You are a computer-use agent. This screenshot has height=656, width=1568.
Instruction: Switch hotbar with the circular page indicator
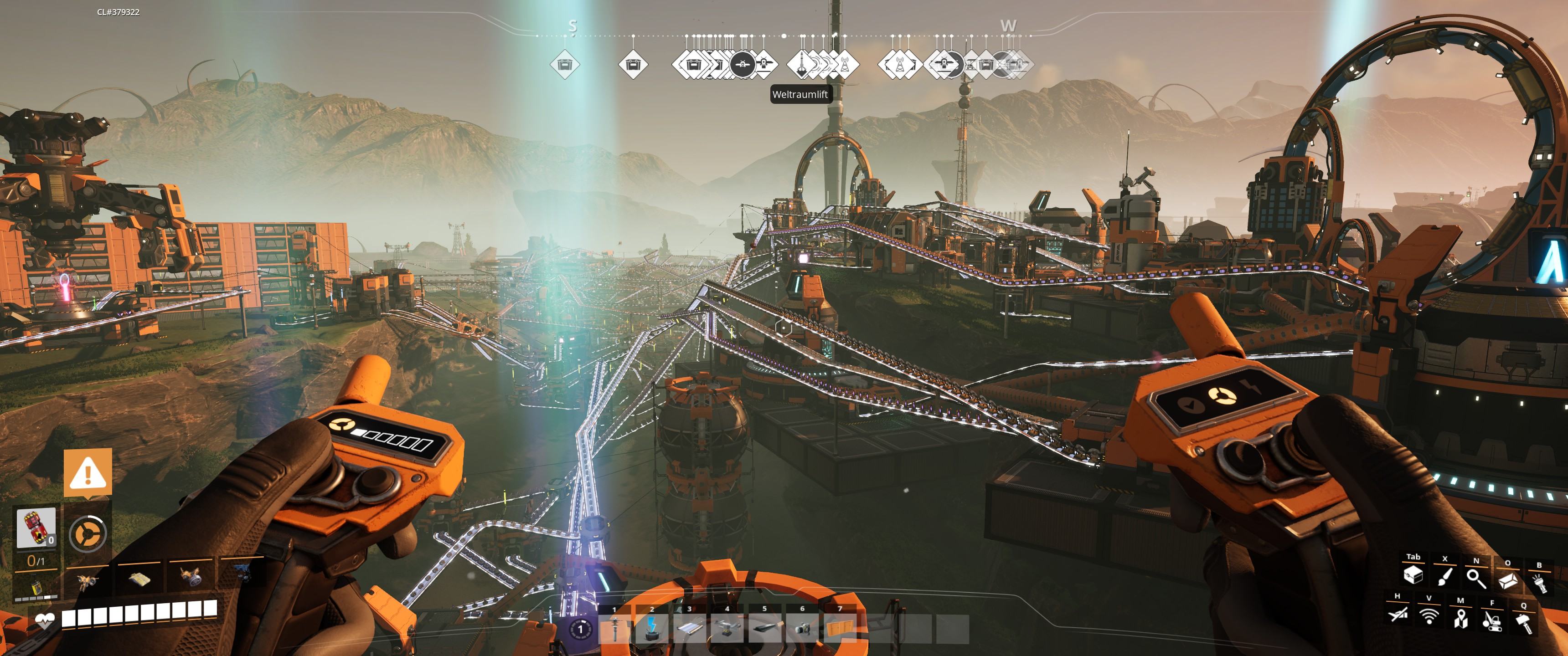click(580, 629)
